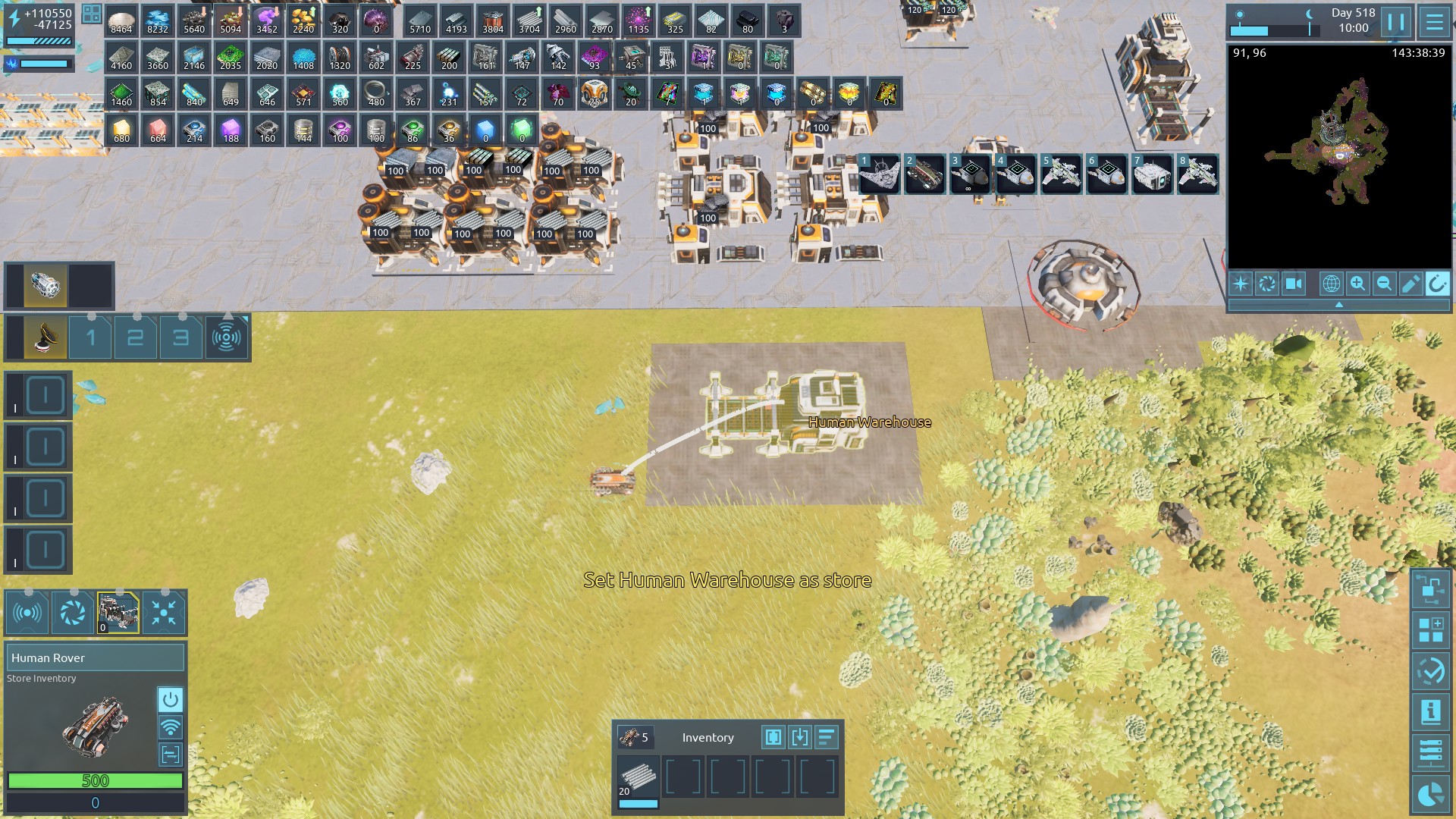Open the build grid-plus menu on right sidebar
The height and width of the screenshot is (819, 1456).
pos(1430,629)
